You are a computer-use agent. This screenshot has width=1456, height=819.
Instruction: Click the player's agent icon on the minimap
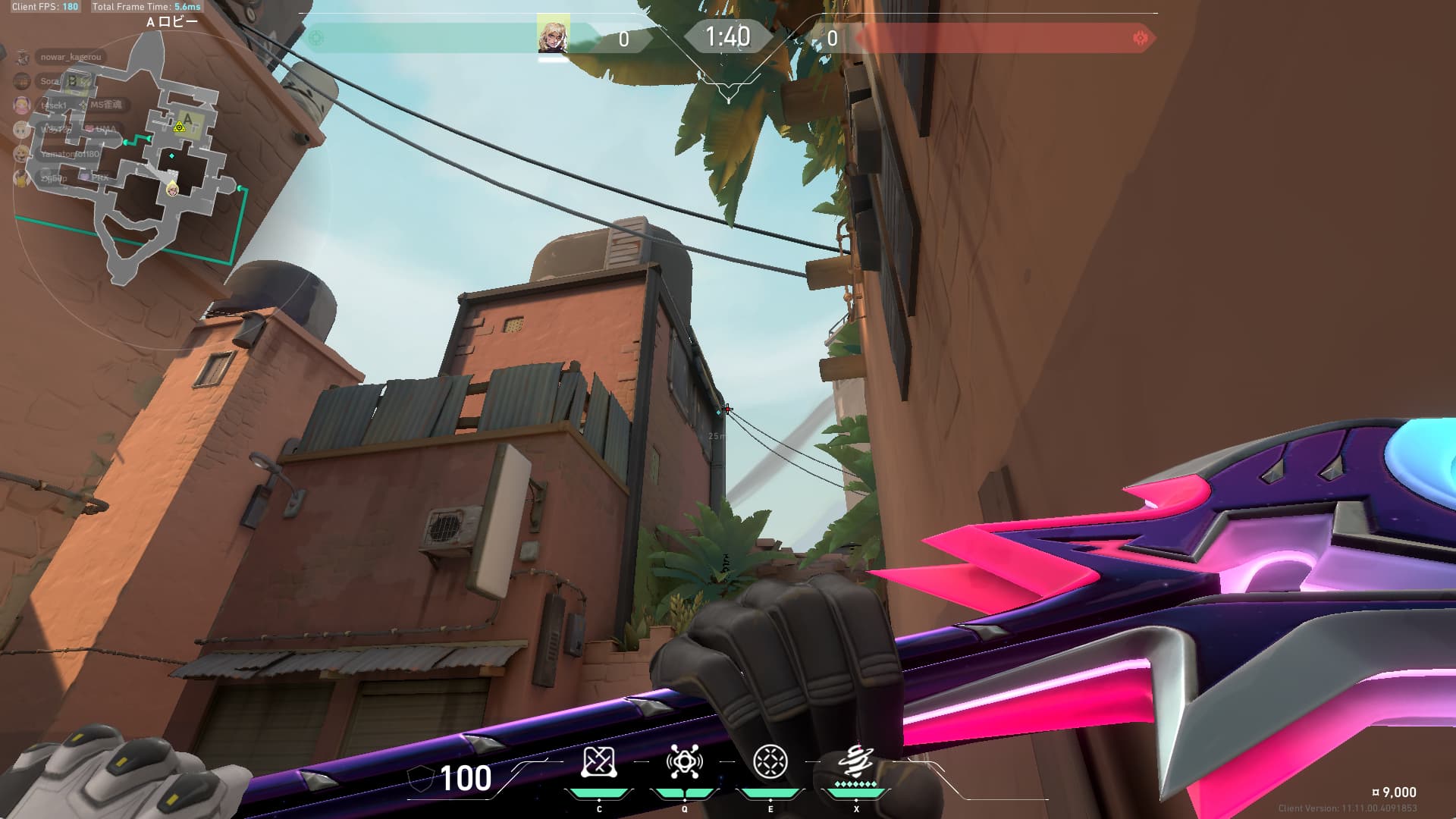173,189
